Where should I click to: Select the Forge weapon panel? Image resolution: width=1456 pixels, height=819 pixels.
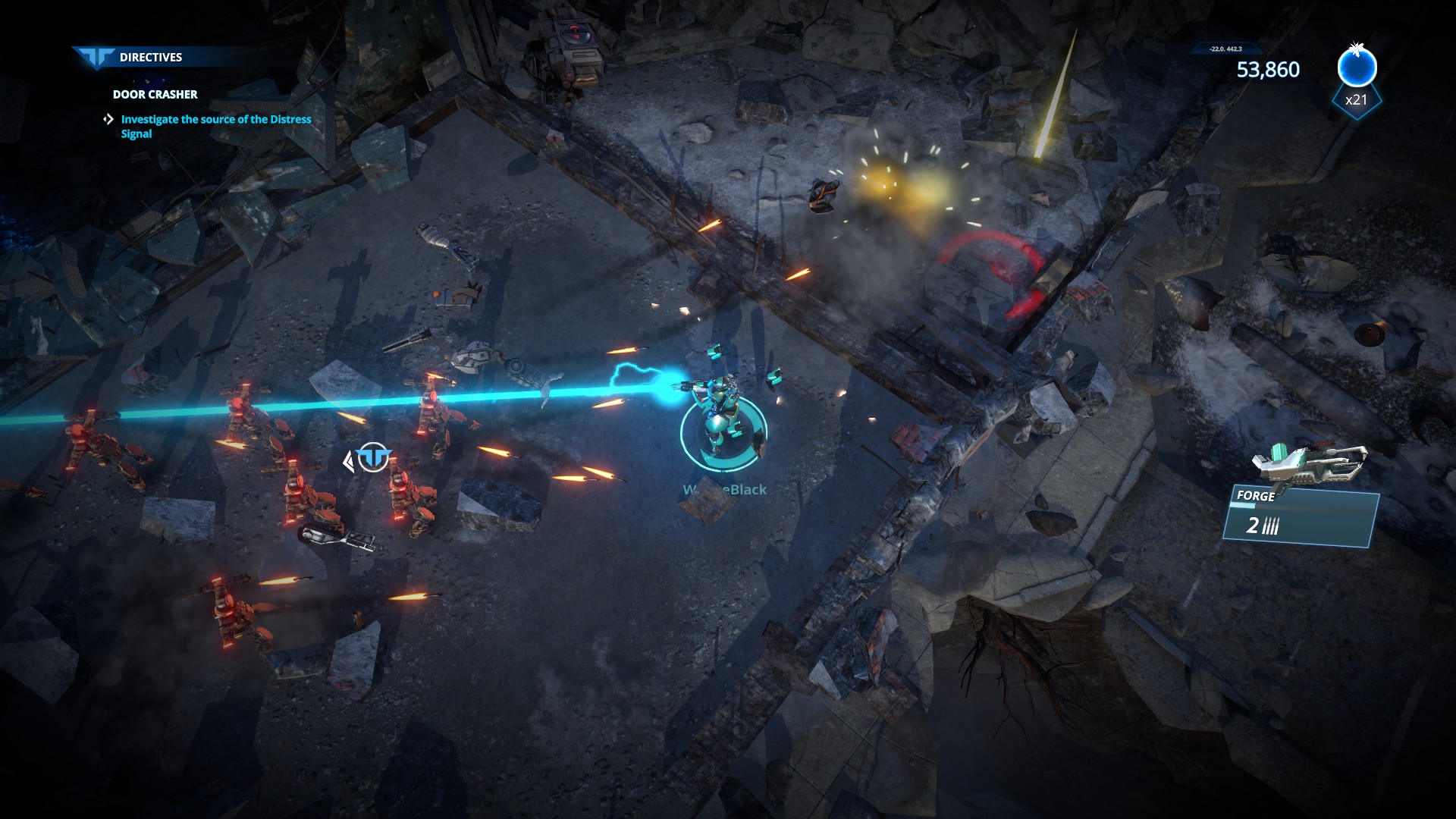click(x=1300, y=517)
